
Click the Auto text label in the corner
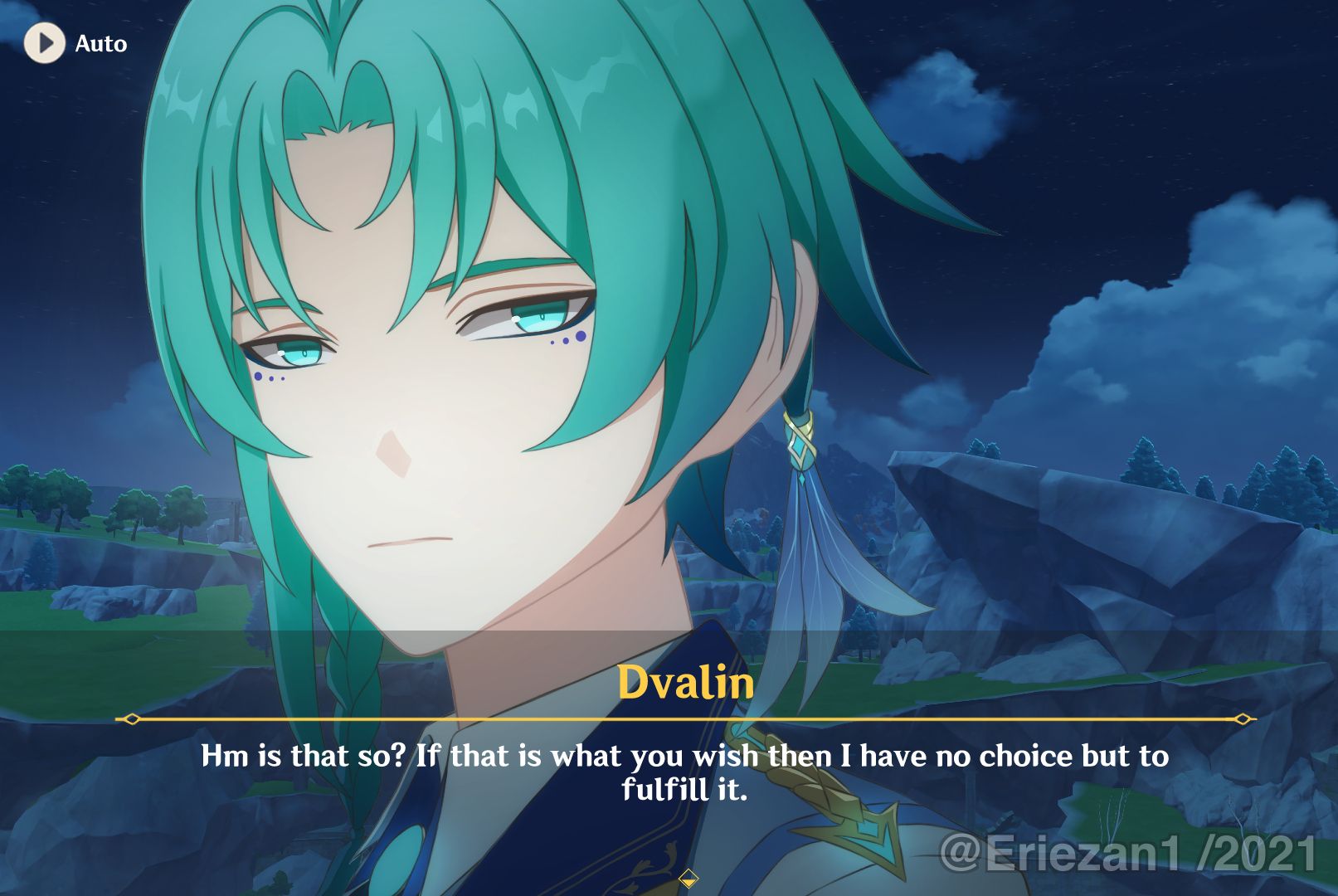100,43
